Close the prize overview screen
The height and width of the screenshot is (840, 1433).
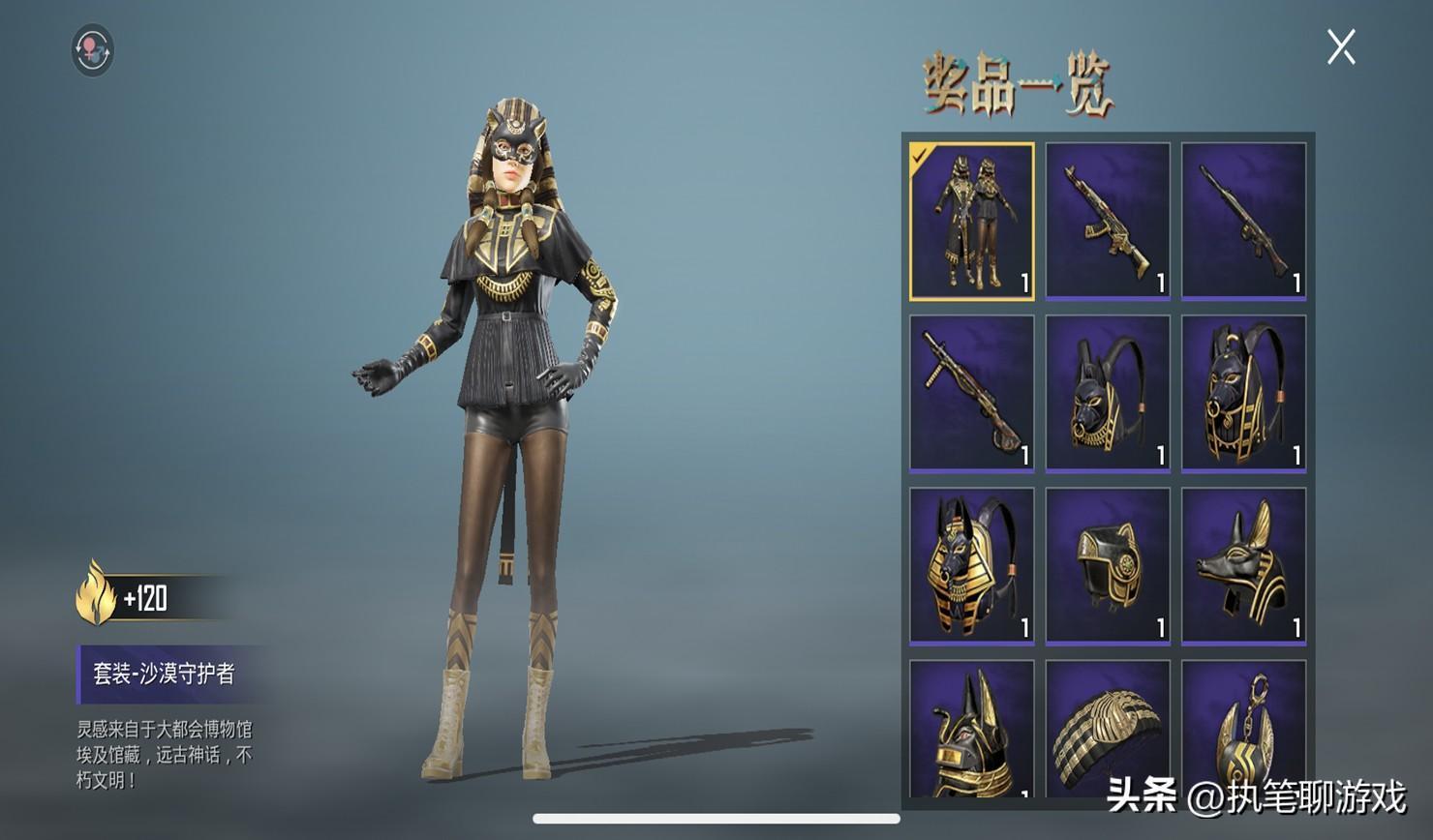[x=1340, y=46]
